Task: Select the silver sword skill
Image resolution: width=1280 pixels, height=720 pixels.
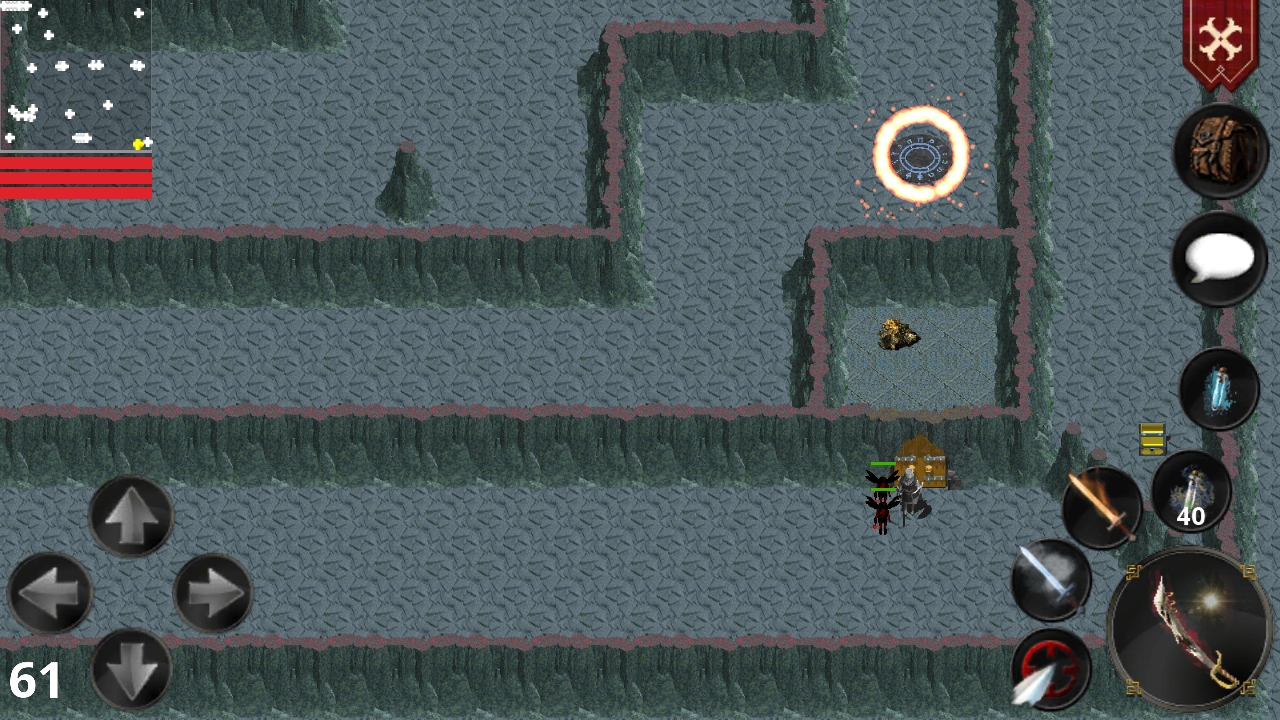Action: click(1050, 580)
